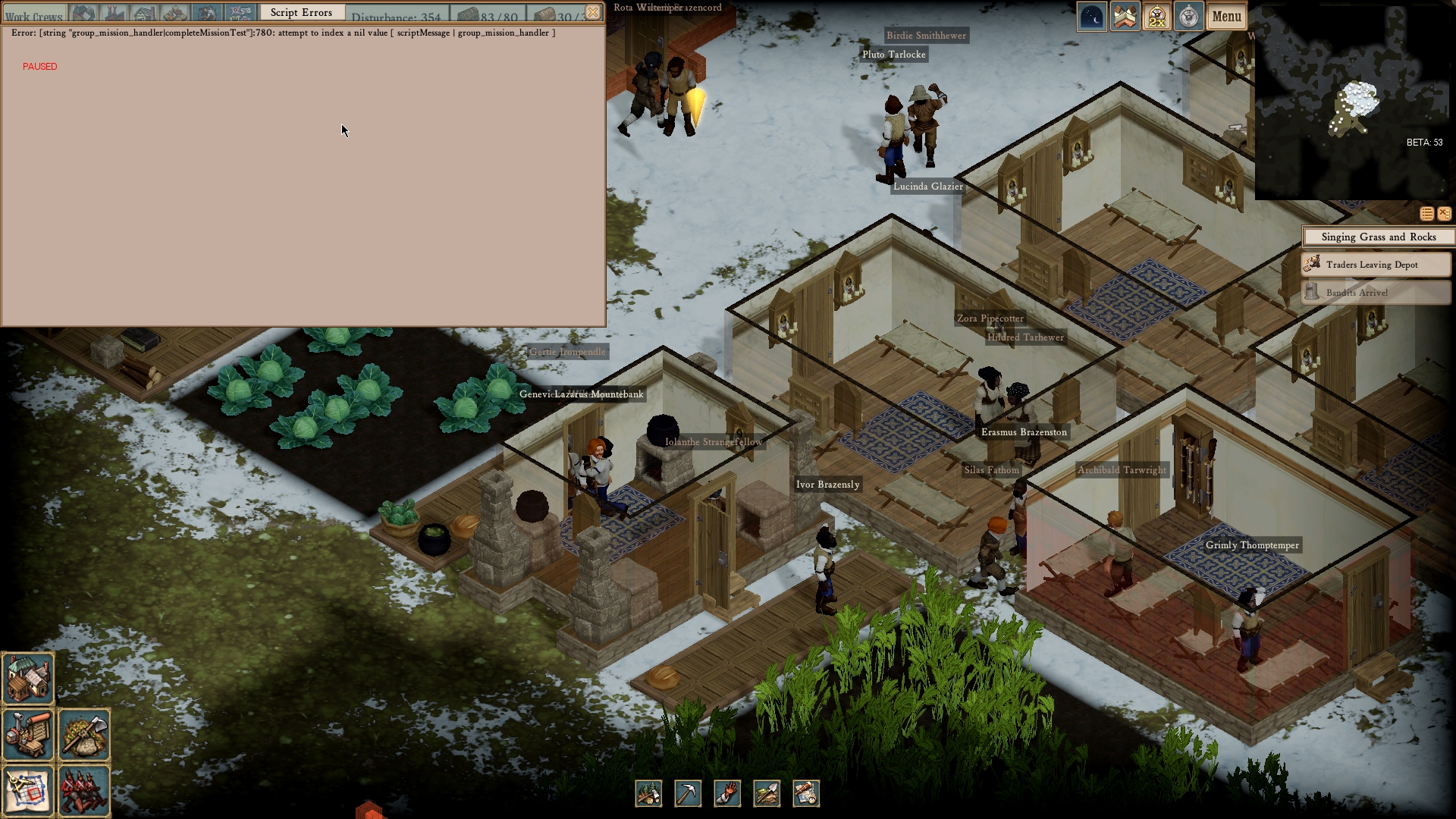Open the Bandits Arrive! alert
Screen dimensions: 1456x819
(x=1376, y=293)
